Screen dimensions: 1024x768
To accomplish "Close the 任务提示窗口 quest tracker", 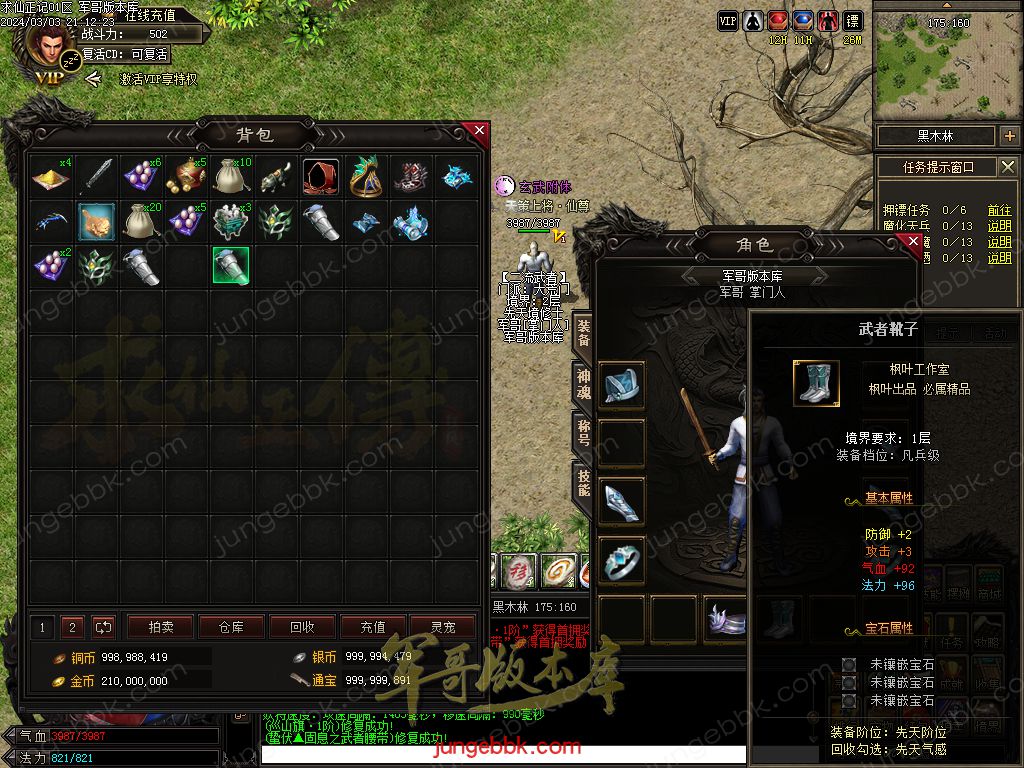I will click(x=1008, y=167).
